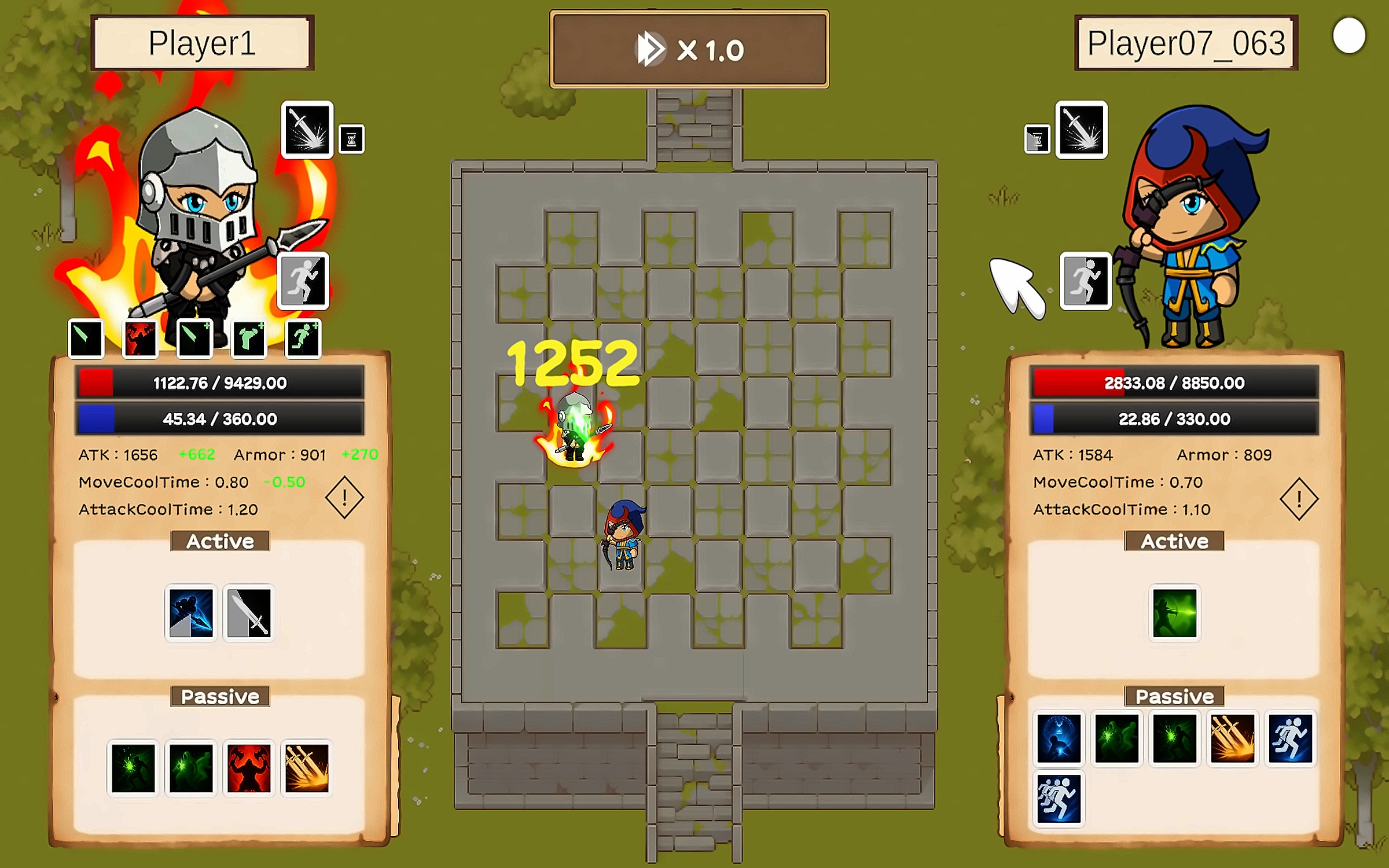Screen dimensions: 1389x868
Task: Select Player1's sword active skill icon
Action: pyautogui.click(x=249, y=613)
